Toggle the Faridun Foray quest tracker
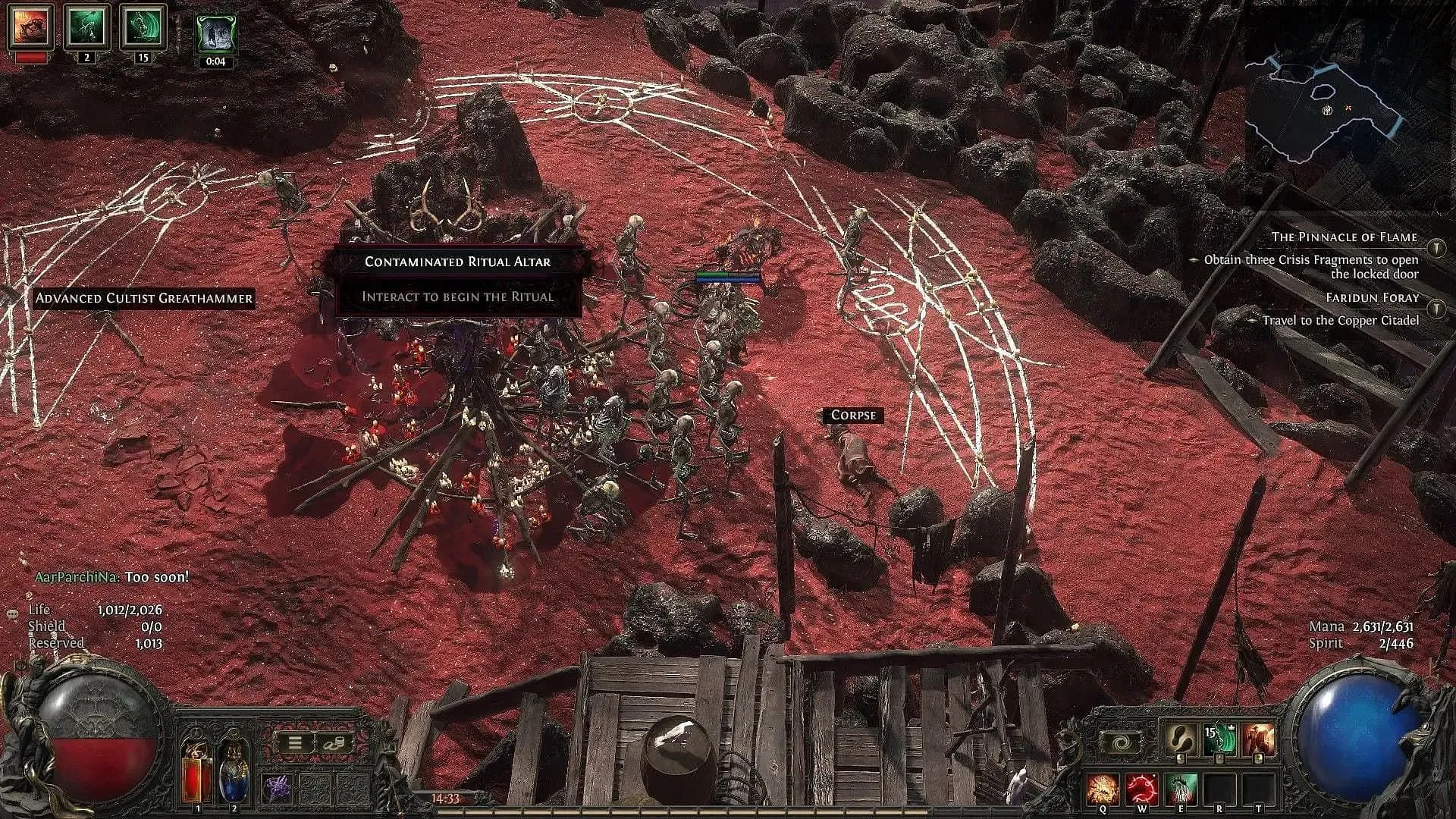Image resolution: width=1456 pixels, height=819 pixels. (1436, 309)
